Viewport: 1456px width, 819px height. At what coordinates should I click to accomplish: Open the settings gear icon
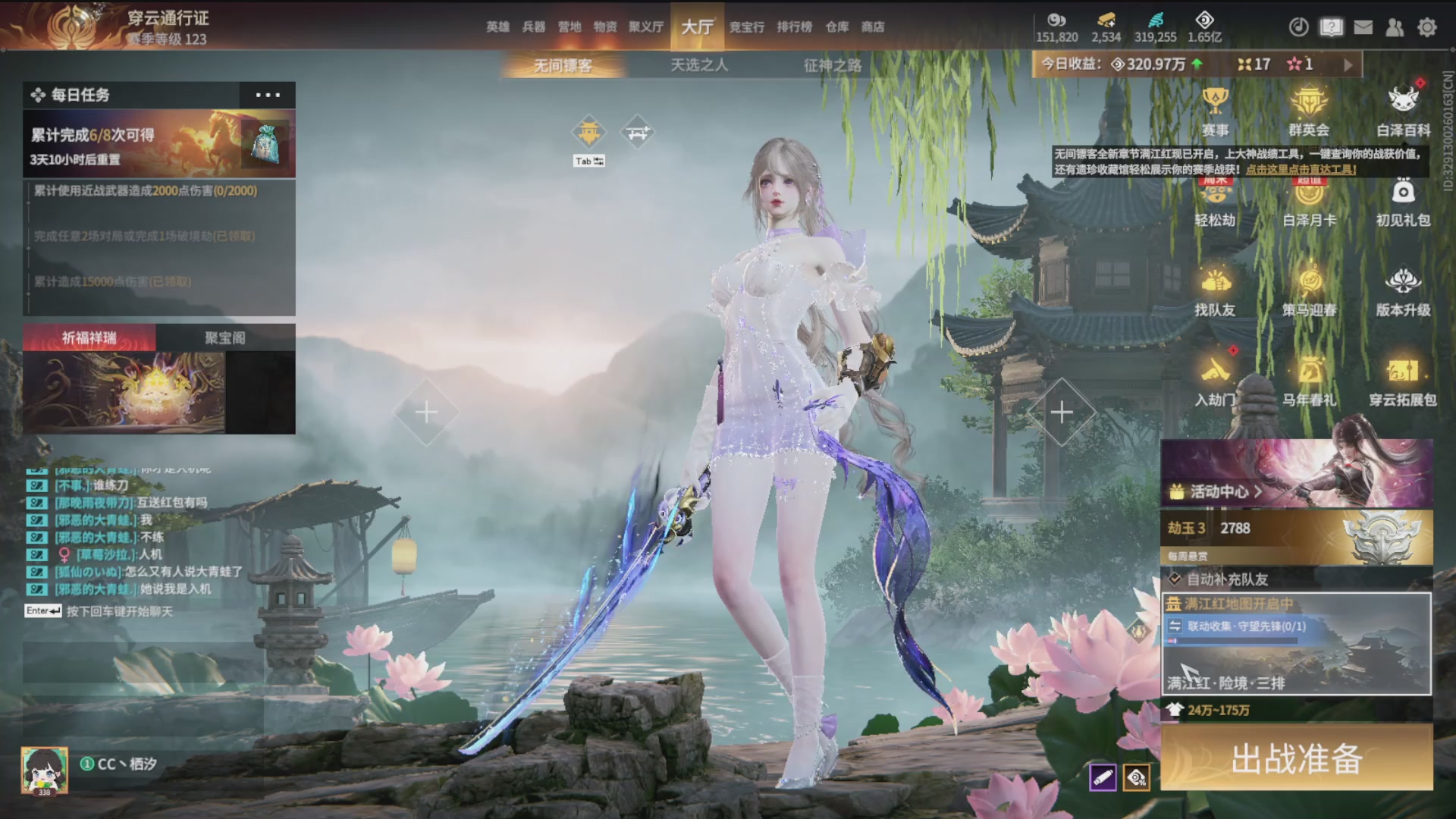[1427, 27]
